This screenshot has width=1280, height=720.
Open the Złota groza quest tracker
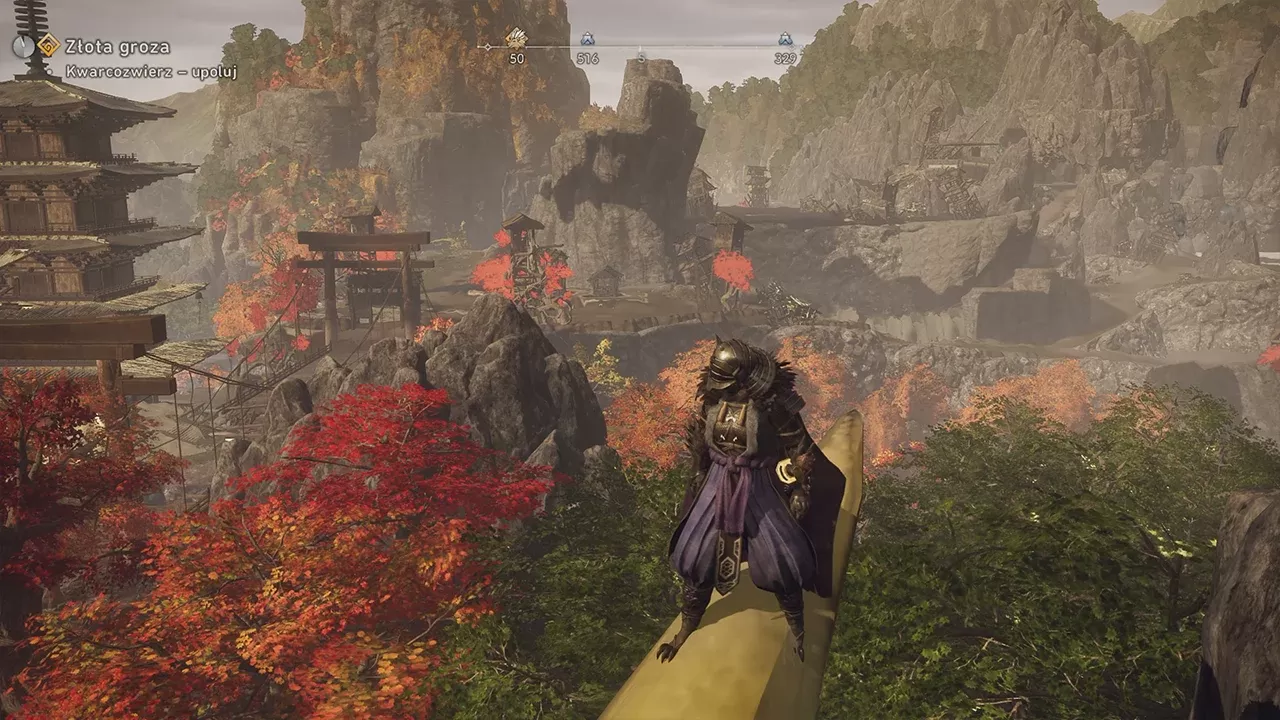[x=117, y=46]
